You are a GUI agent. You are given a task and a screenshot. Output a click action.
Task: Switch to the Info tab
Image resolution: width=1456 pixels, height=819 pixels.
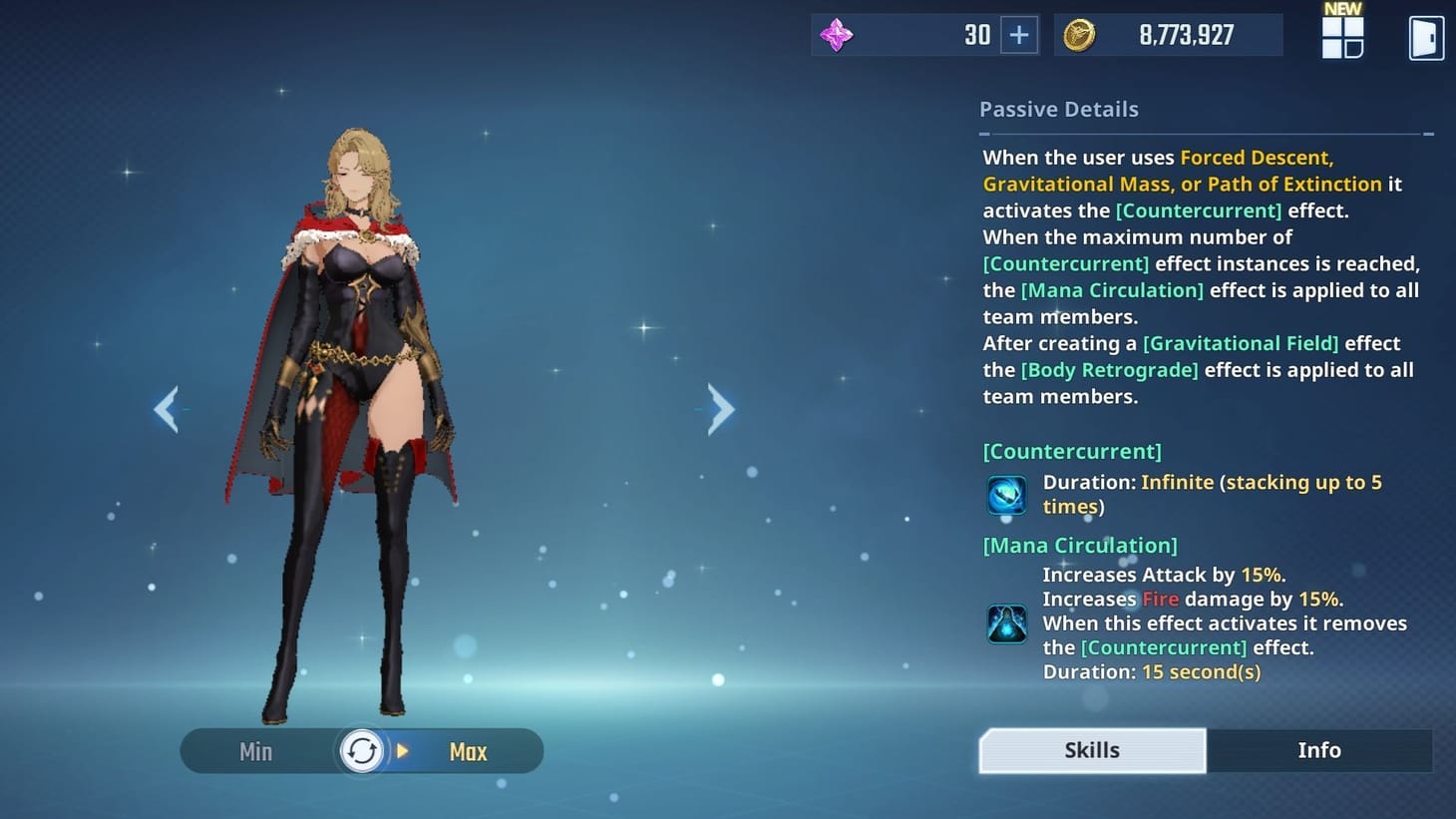[1319, 750]
